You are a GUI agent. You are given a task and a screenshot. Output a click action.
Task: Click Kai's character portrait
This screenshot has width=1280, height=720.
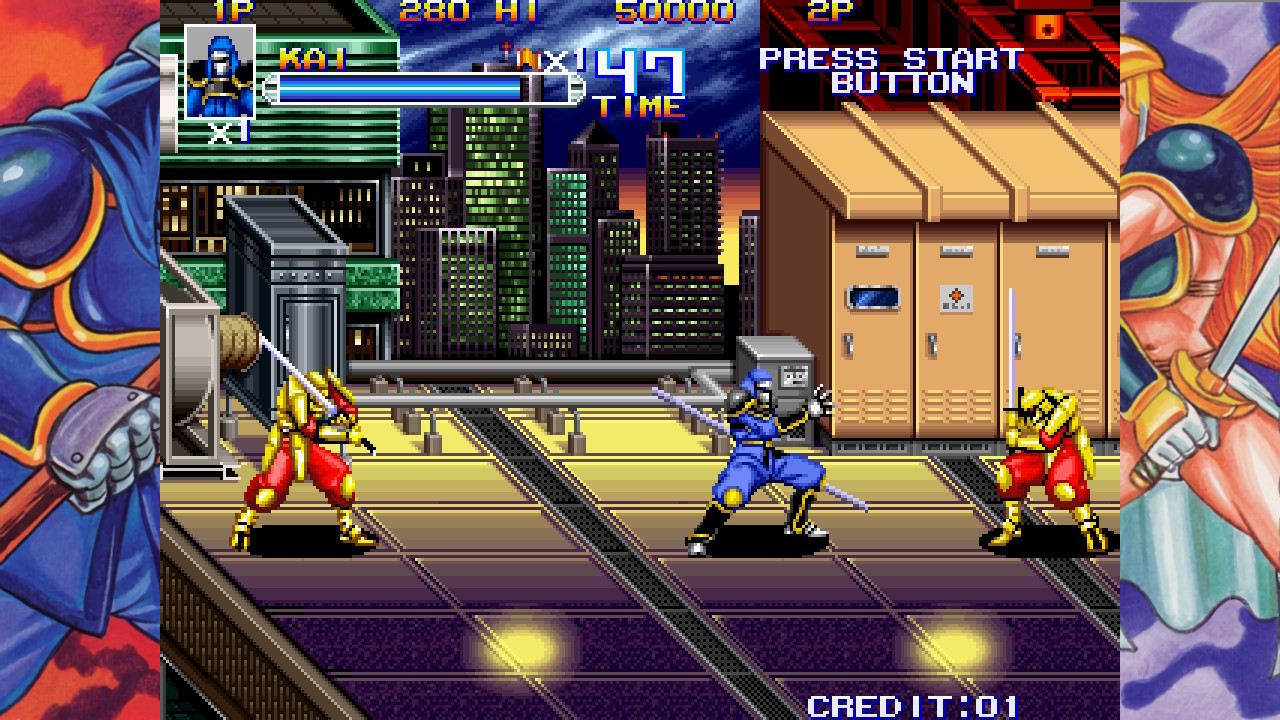click(220, 72)
